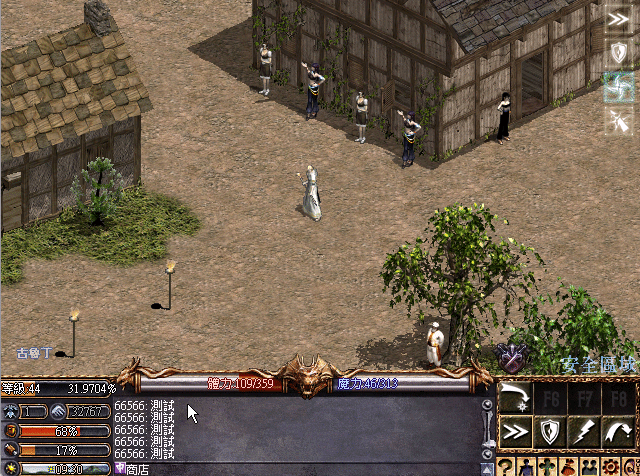Select the empty F6 hotkey slot
The height and width of the screenshot is (476, 640).
pyautogui.click(x=549, y=396)
